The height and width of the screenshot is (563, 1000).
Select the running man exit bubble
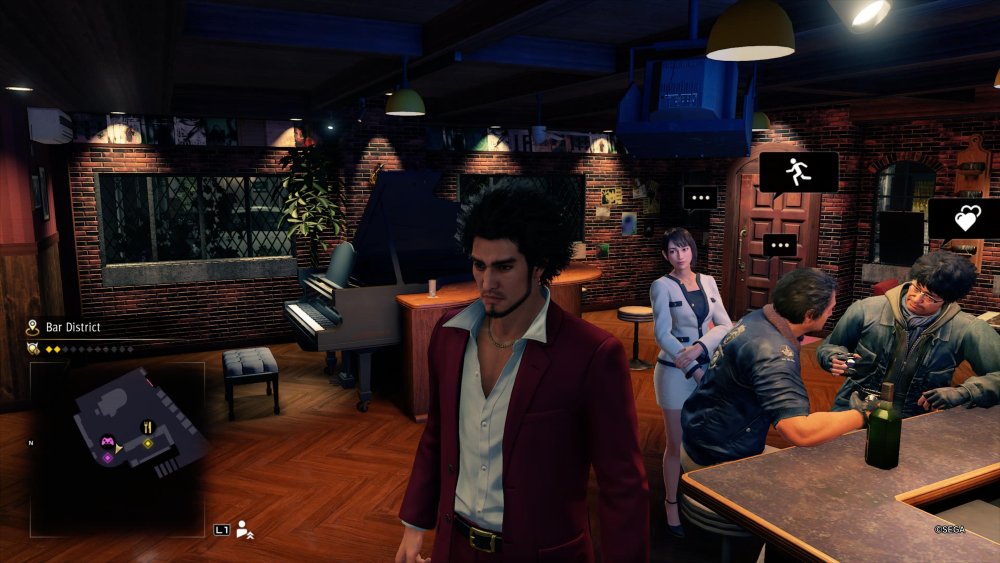pos(797,172)
